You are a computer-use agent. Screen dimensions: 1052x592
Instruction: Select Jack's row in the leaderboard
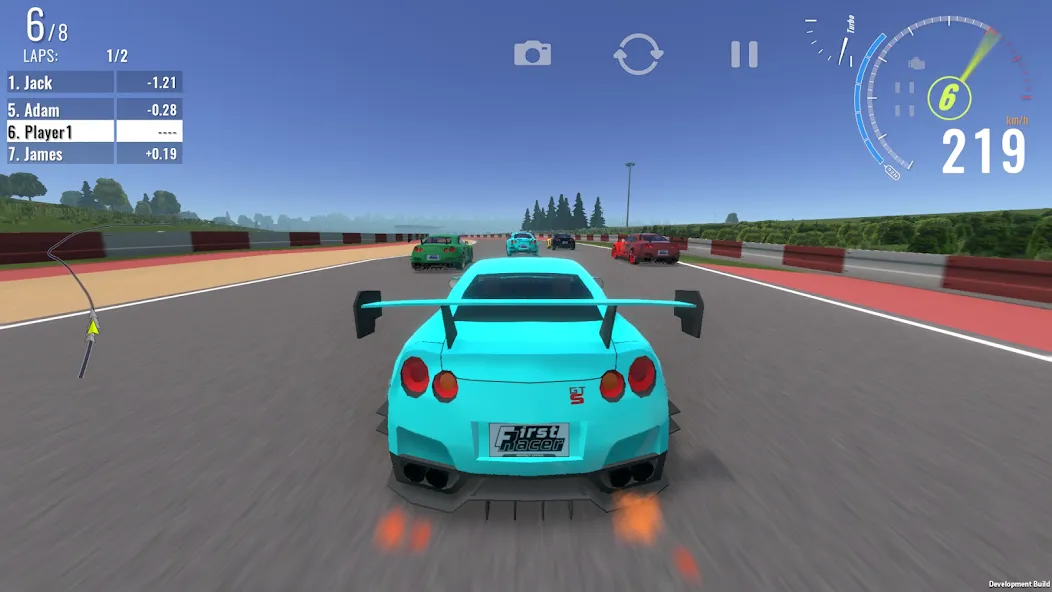click(94, 83)
